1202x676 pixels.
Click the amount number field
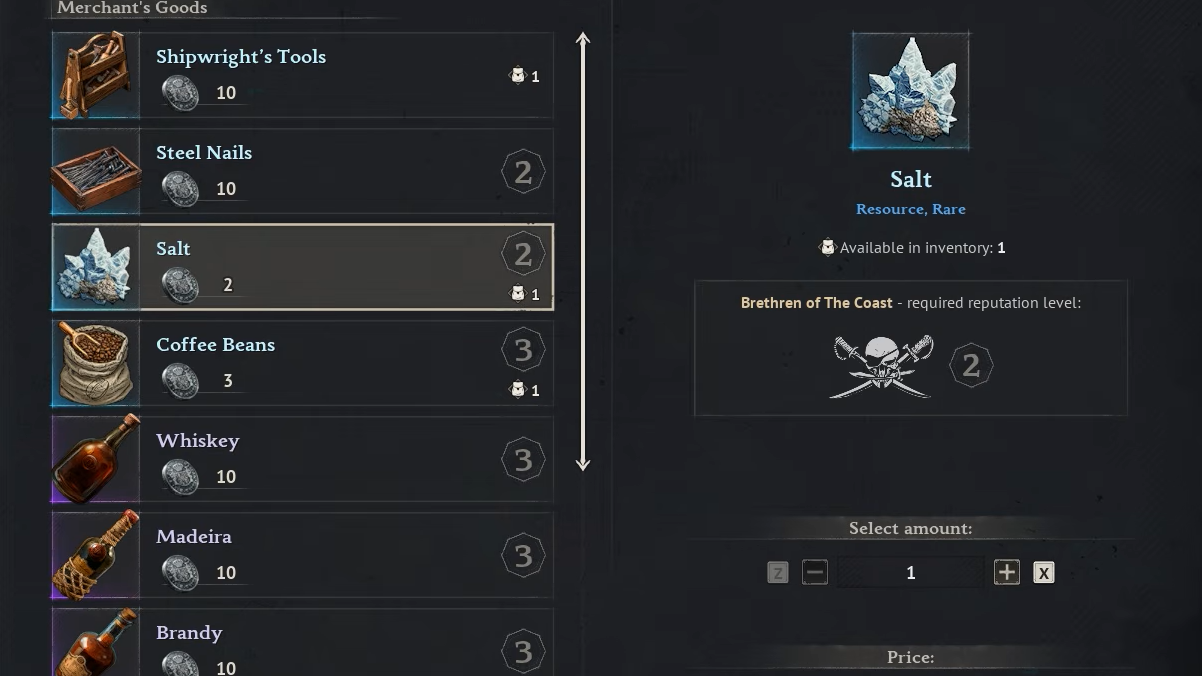pyautogui.click(x=910, y=572)
